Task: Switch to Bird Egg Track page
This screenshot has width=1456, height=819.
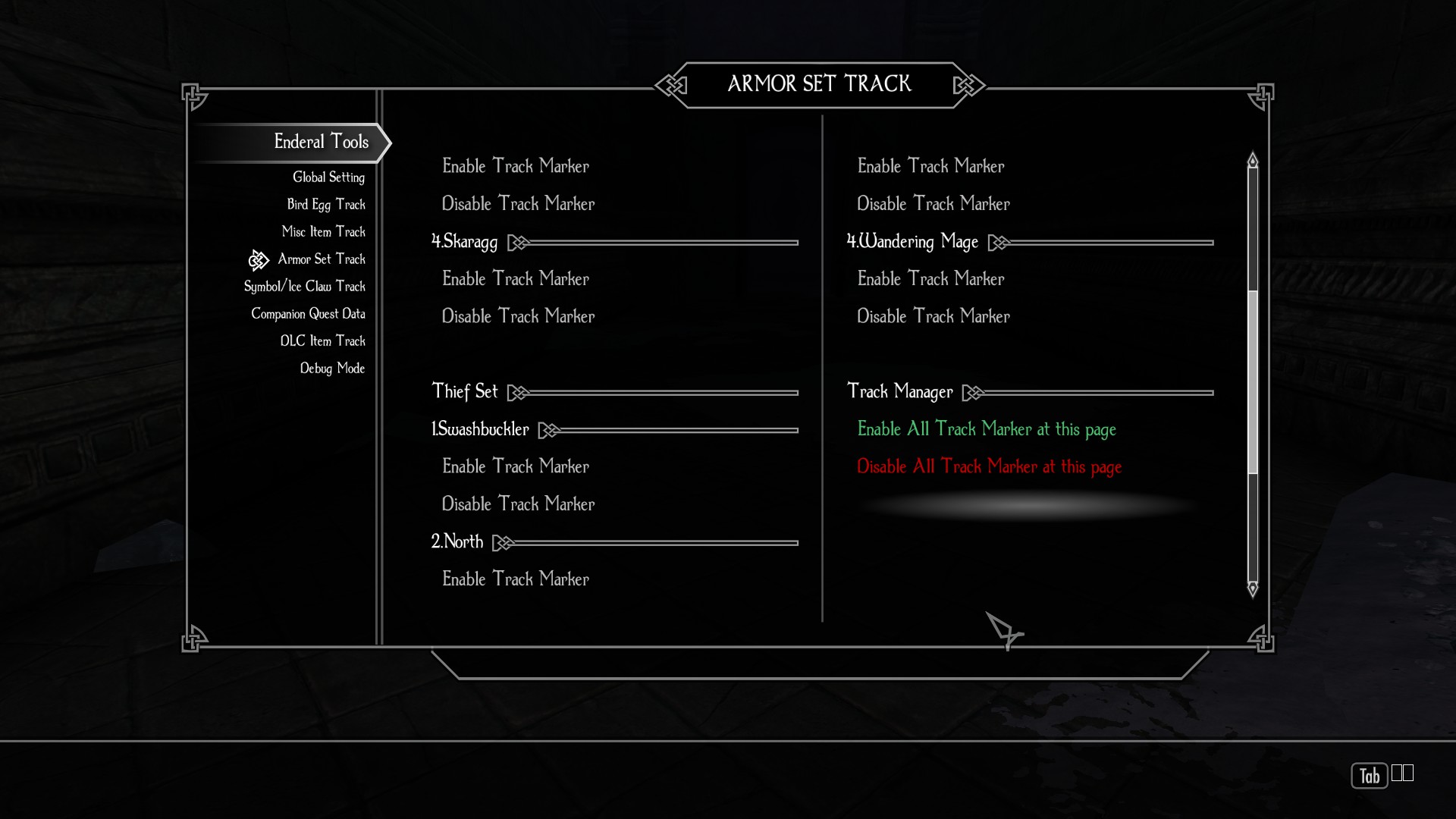Action: tap(326, 205)
